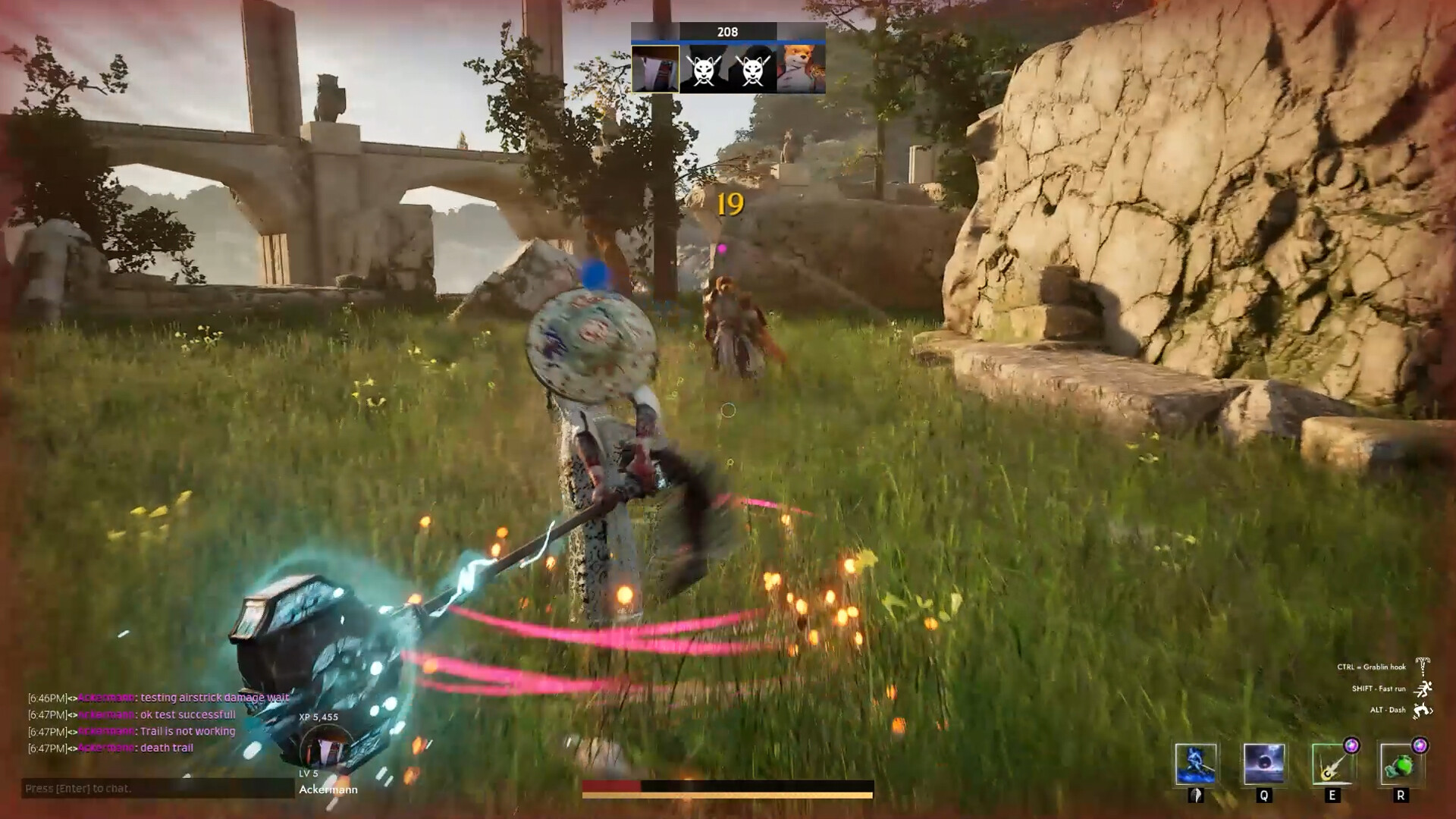1456x819 pixels.
Task: Activate the blue warrior strike ability
Action: click(1196, 763)
